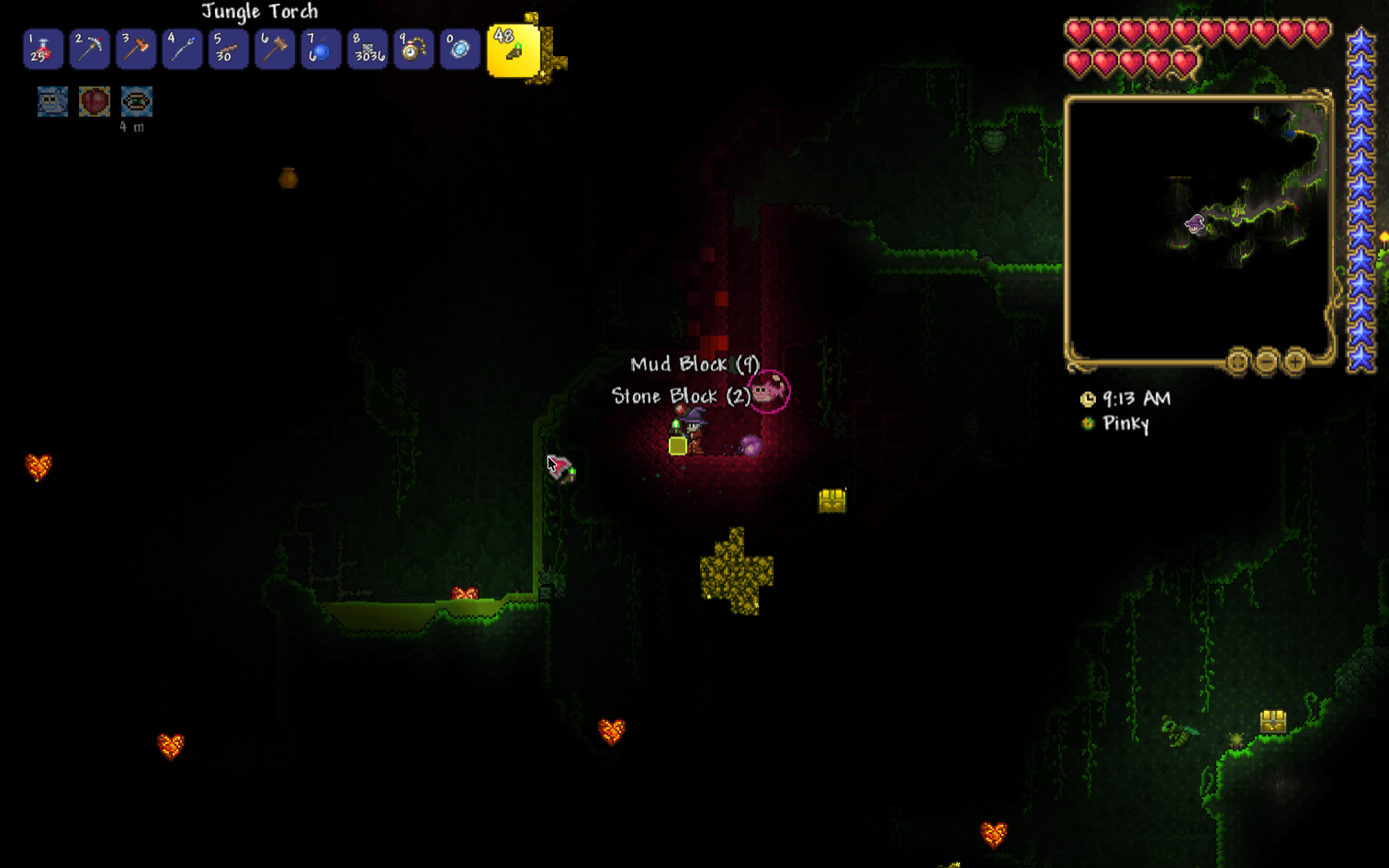Zoom in the minimap with plus button
The width and height of the screenshot is (1389, 868).
pos(1295,362)
